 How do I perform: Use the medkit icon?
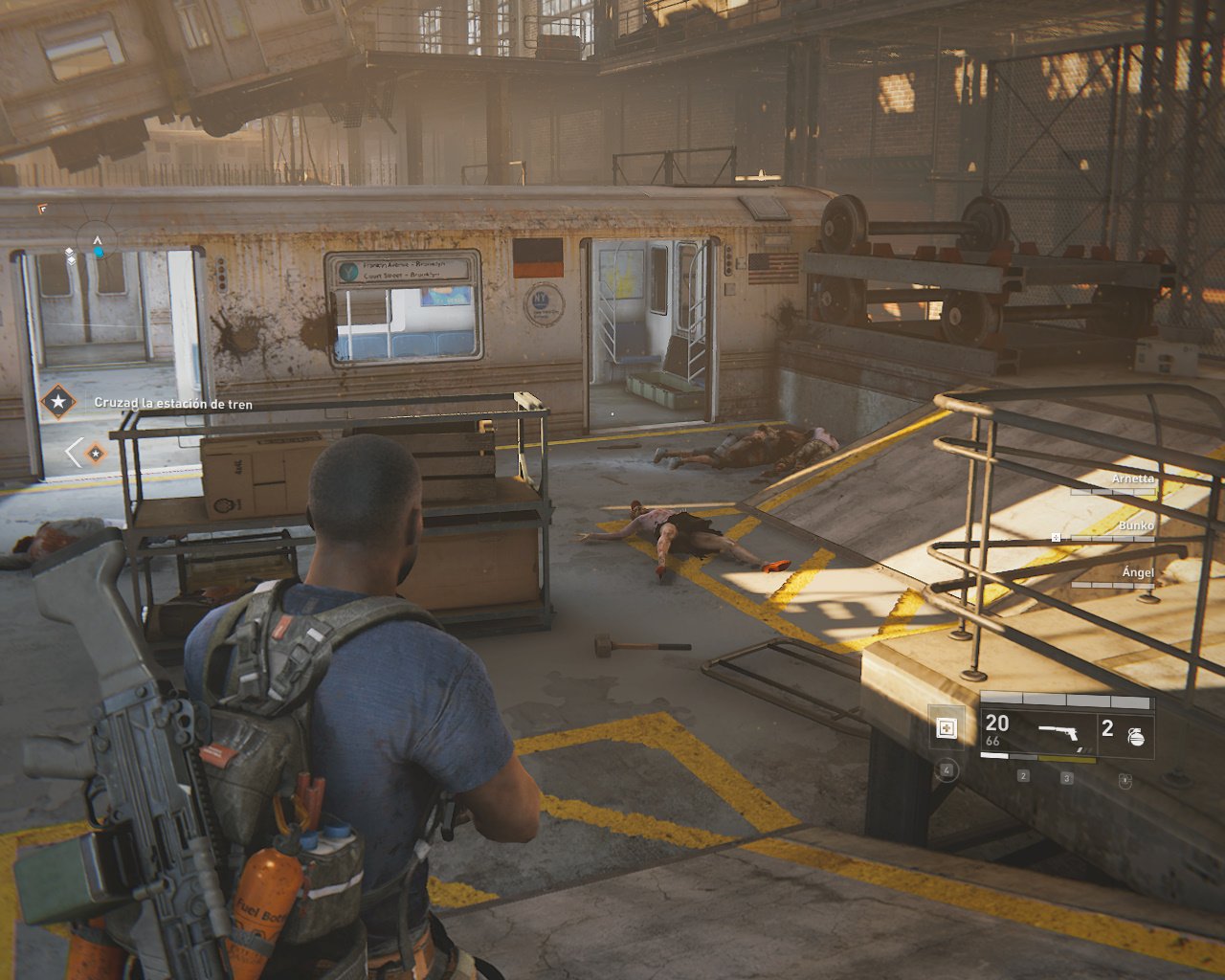click(947, 729)
